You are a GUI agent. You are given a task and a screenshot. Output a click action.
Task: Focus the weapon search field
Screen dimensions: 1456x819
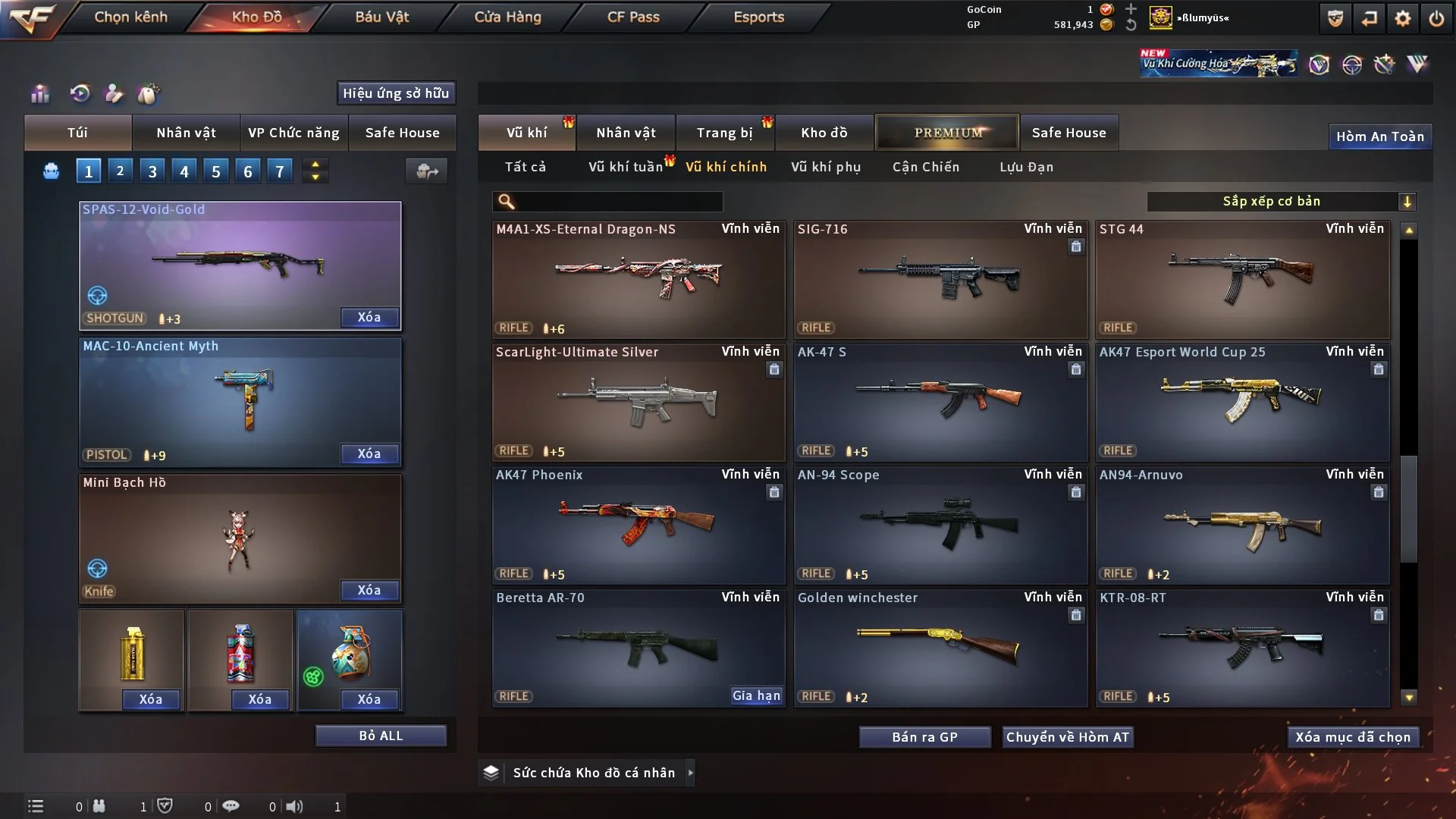[618, 202]
